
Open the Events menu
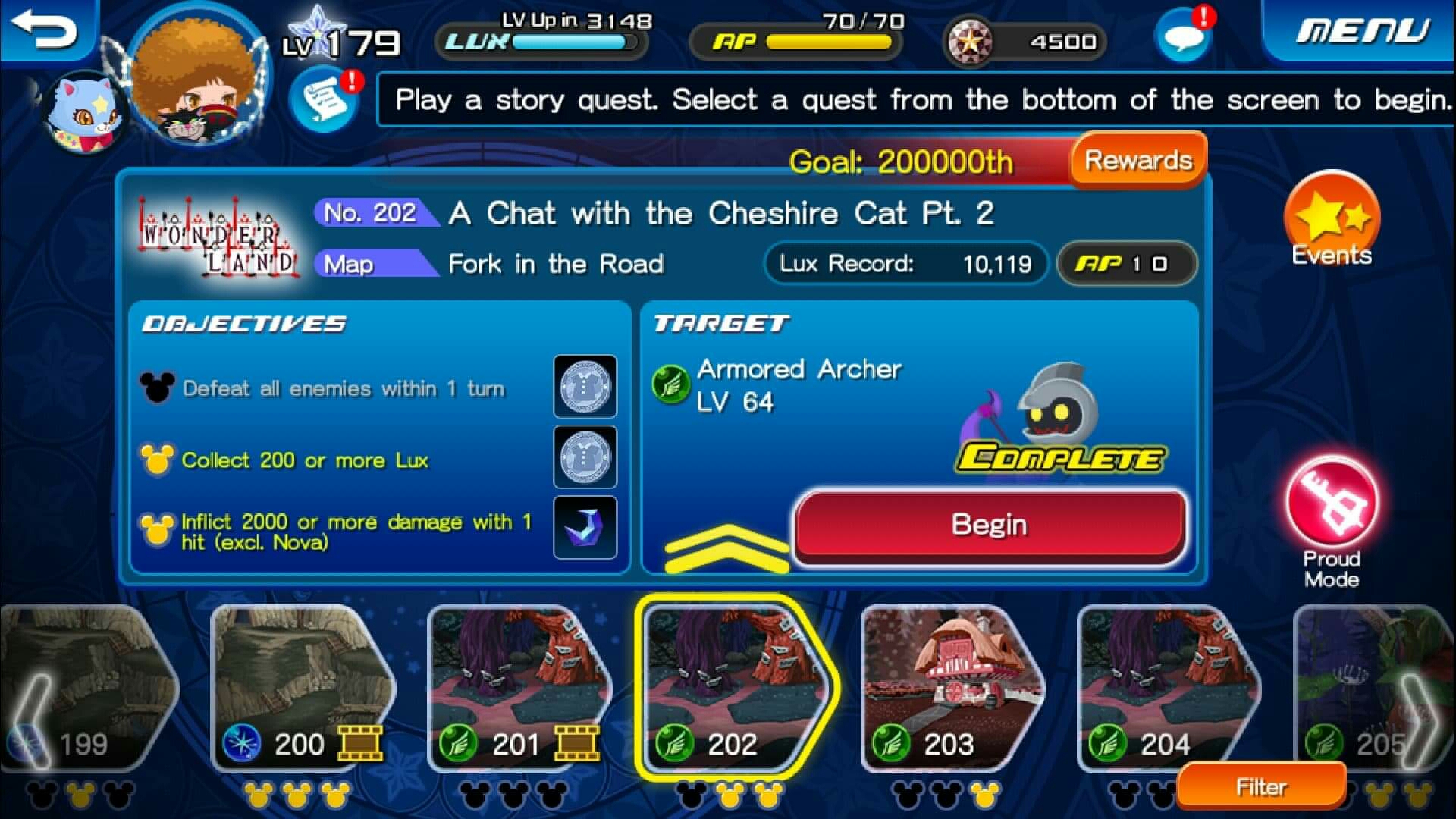1332,220
